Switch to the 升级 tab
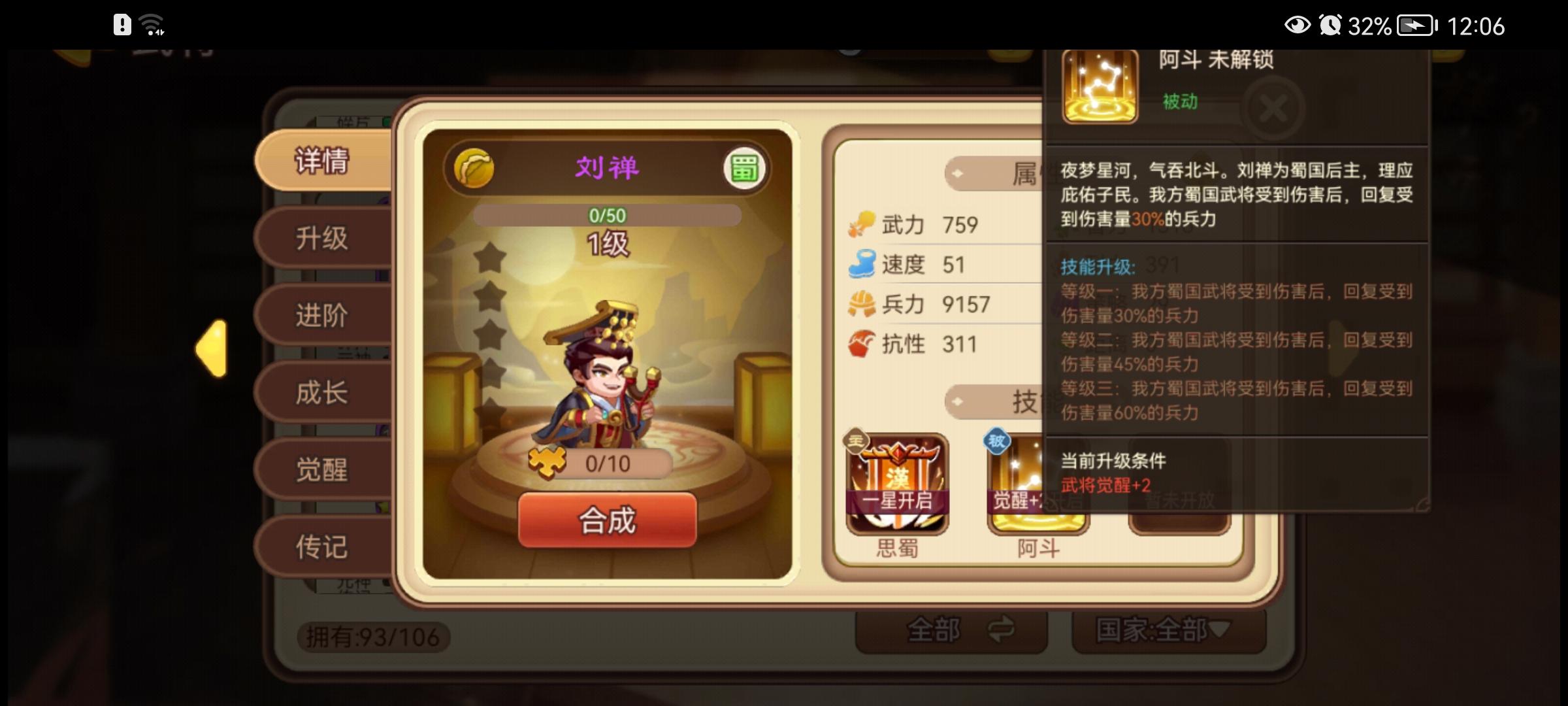This screenshot has height=706, width=1568. pos(323,239)
